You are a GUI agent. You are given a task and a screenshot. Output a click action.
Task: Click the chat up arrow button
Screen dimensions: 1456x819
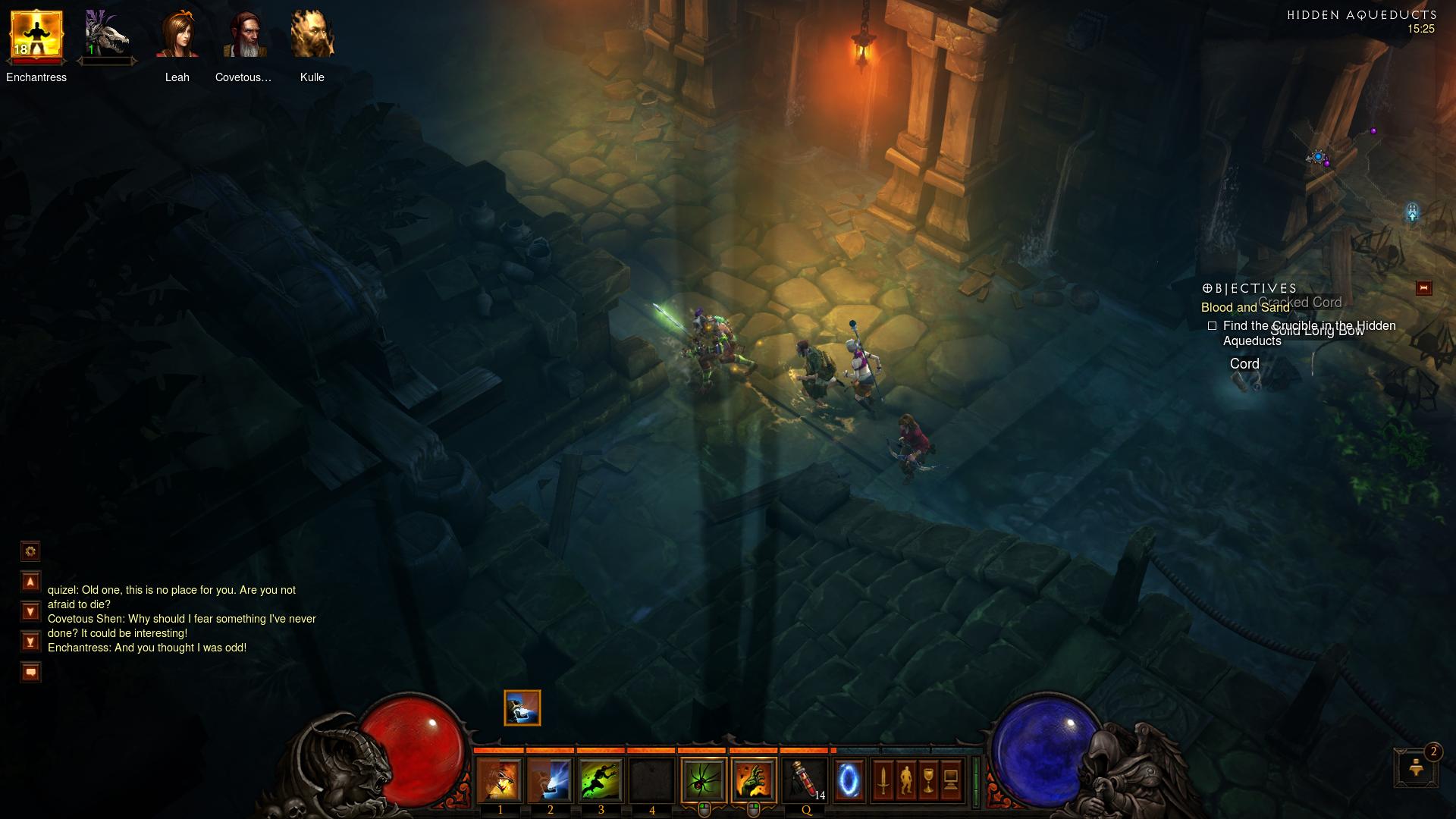(x=30, y=582)
